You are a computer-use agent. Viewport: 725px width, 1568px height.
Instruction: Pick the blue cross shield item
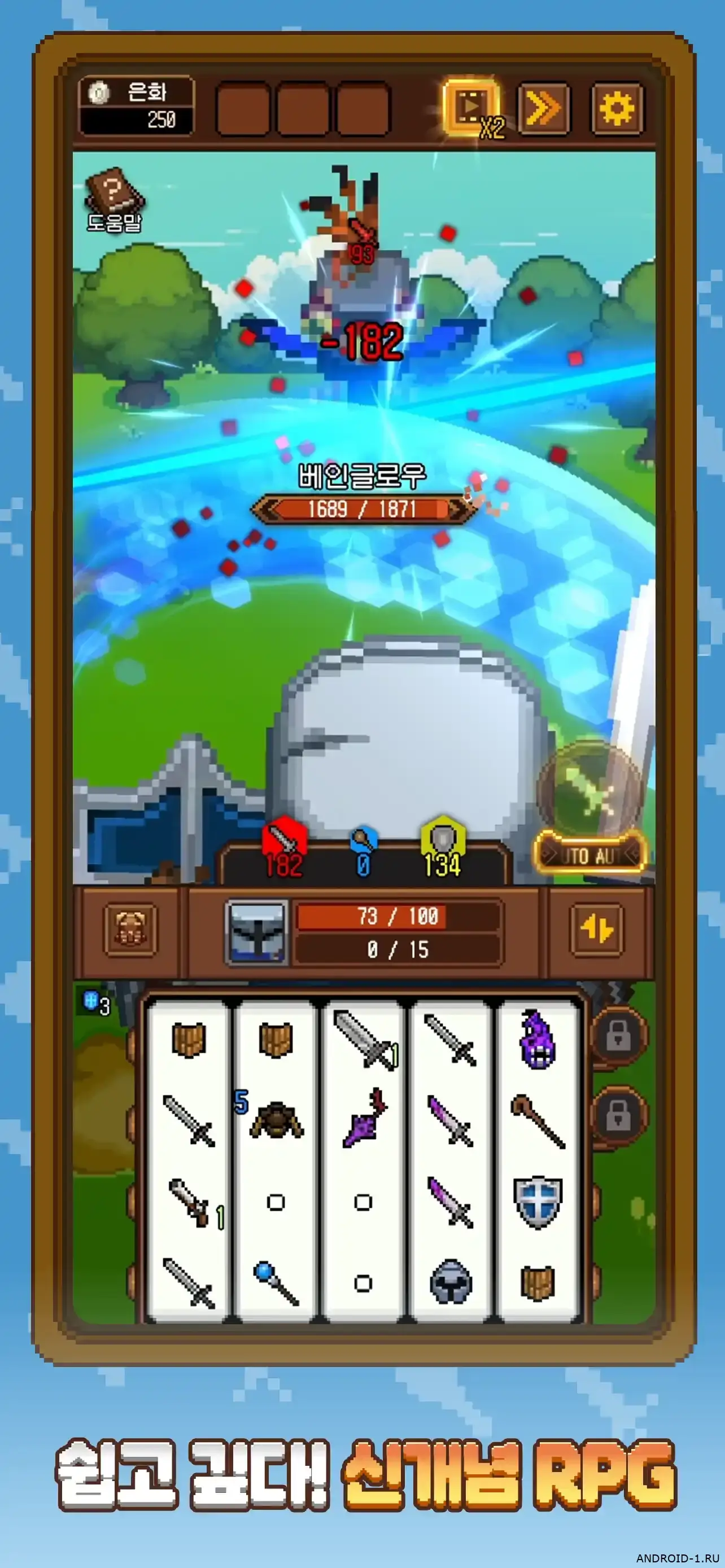pos(537,1201)
